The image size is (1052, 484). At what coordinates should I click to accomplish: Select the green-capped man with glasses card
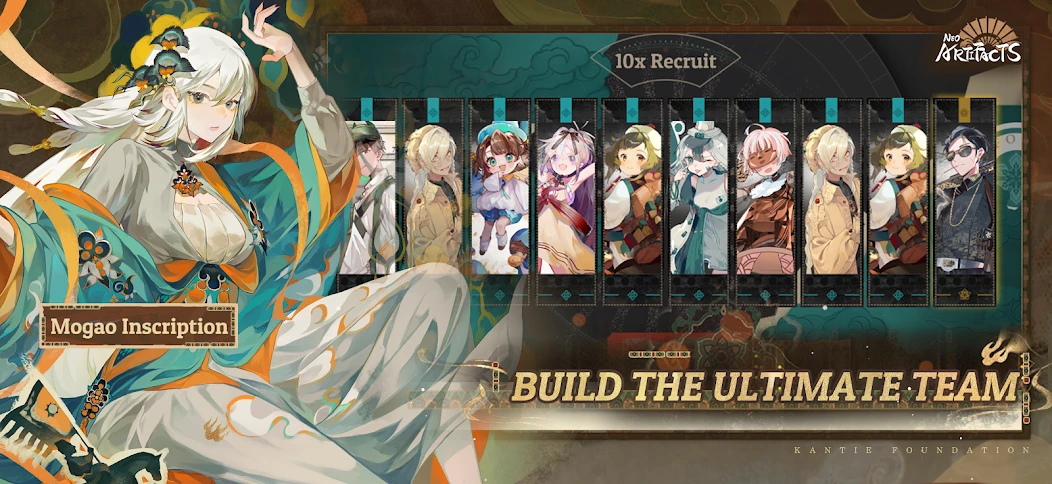(x=371, y=198)
